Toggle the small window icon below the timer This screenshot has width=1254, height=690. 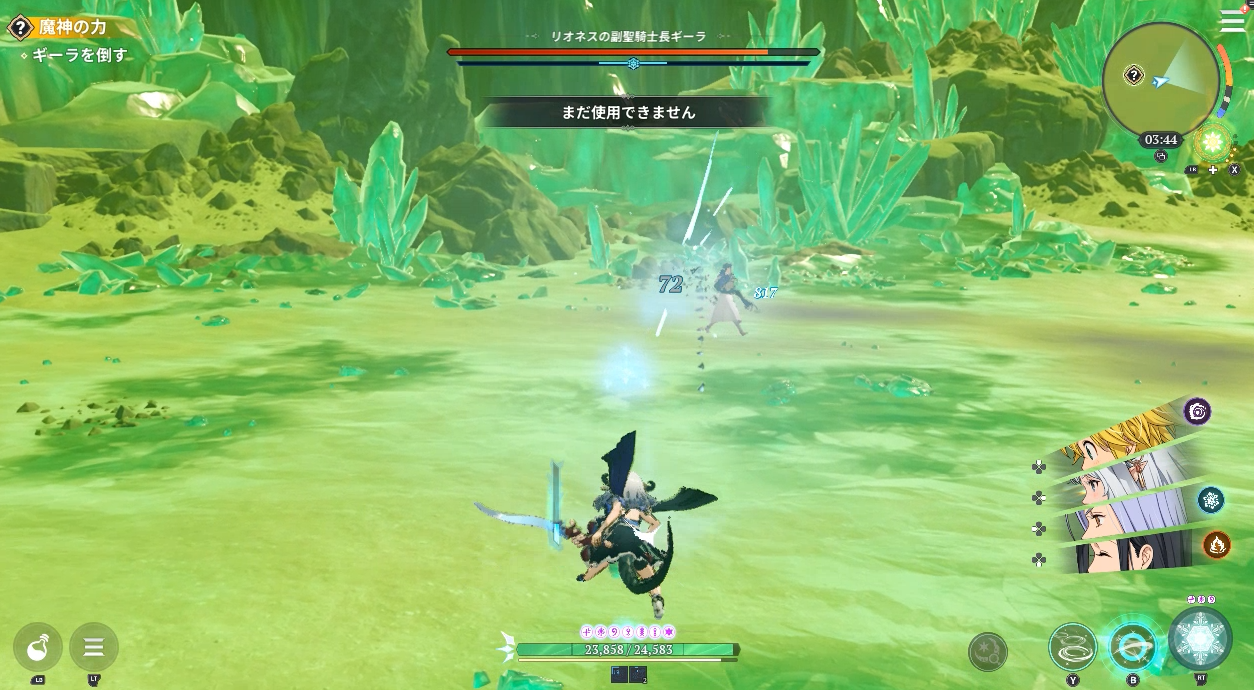pyautogui.click(x=1161, y=156)
